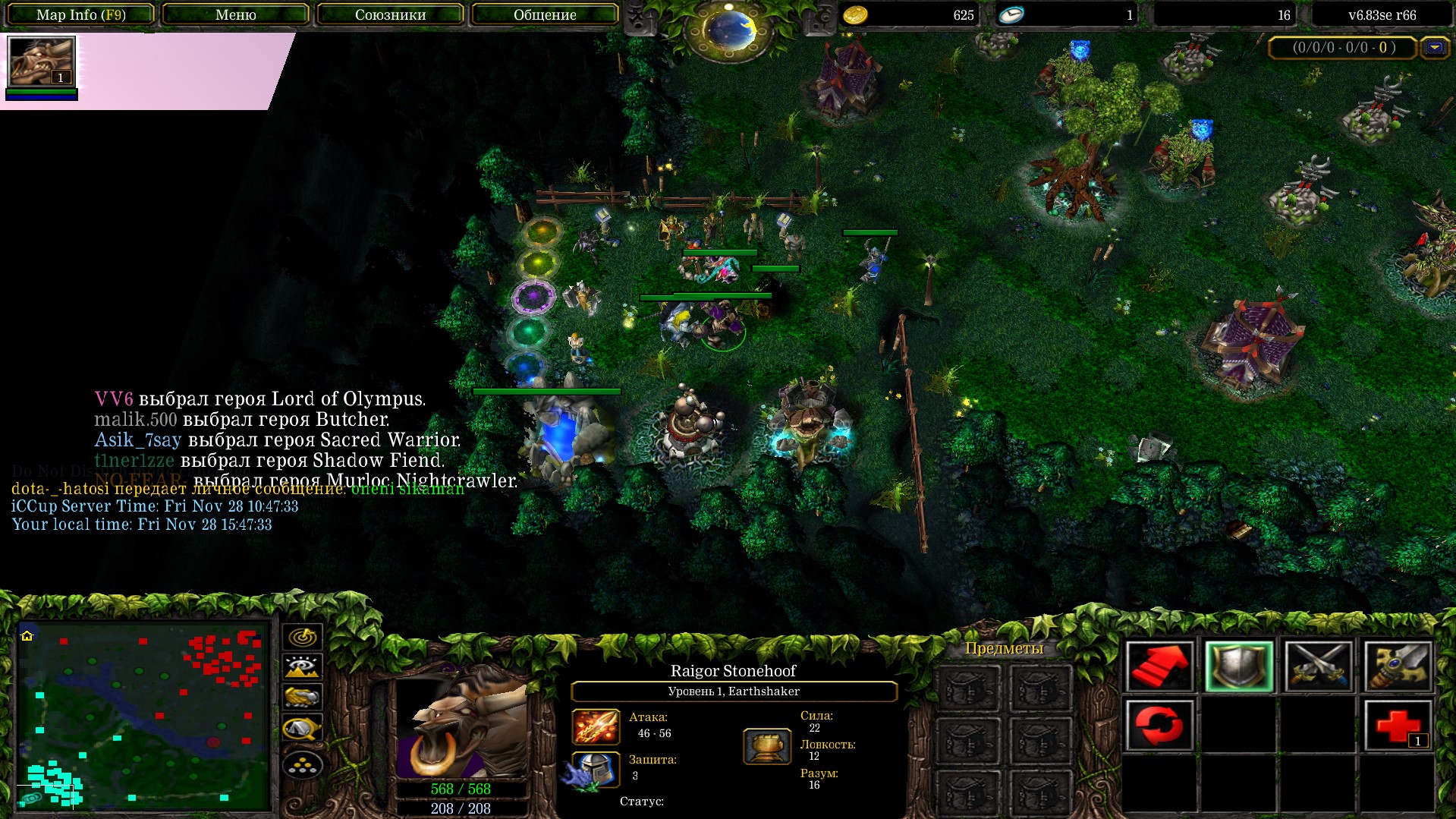Open the Меню button

pos(235,14)
